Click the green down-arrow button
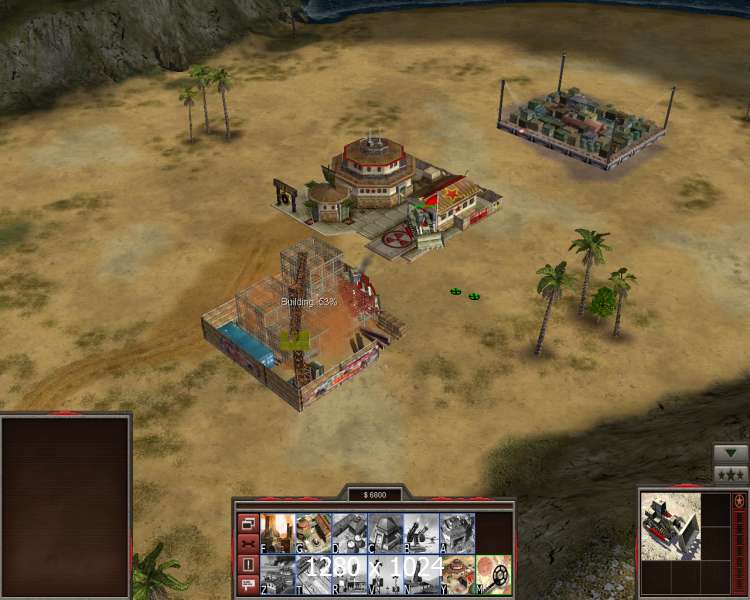The width and height of the screenshot is (750, 600). point(730,452)
